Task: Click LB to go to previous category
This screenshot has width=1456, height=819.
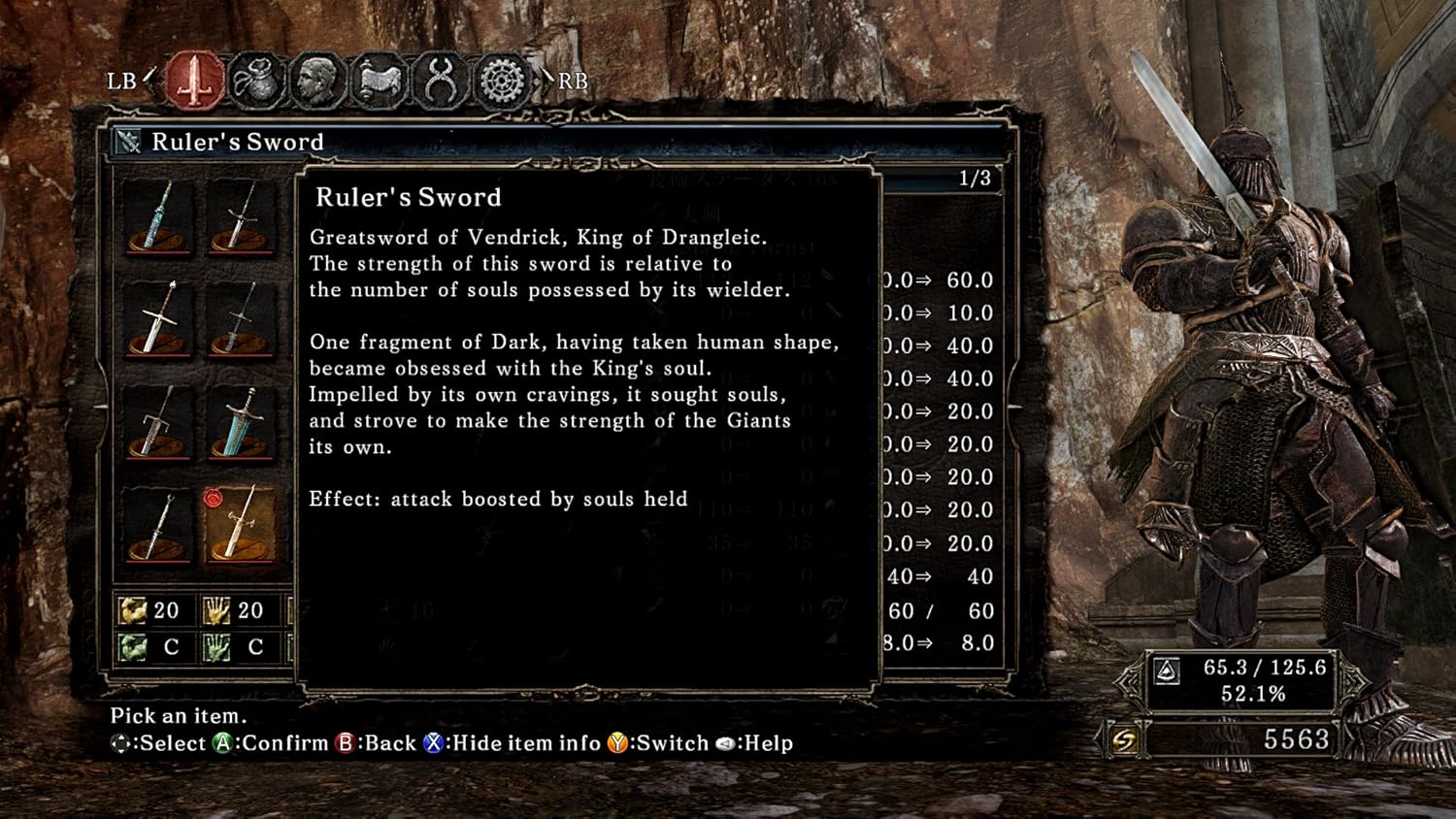Action: tap(122, 82)
